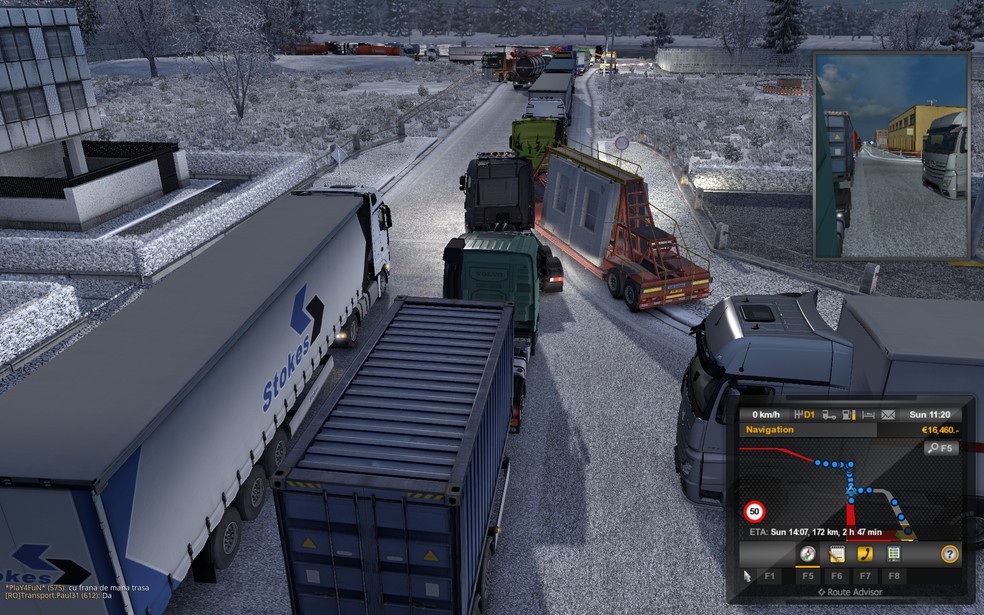
Task: Click the side mirror camera view
Action: 891,155
